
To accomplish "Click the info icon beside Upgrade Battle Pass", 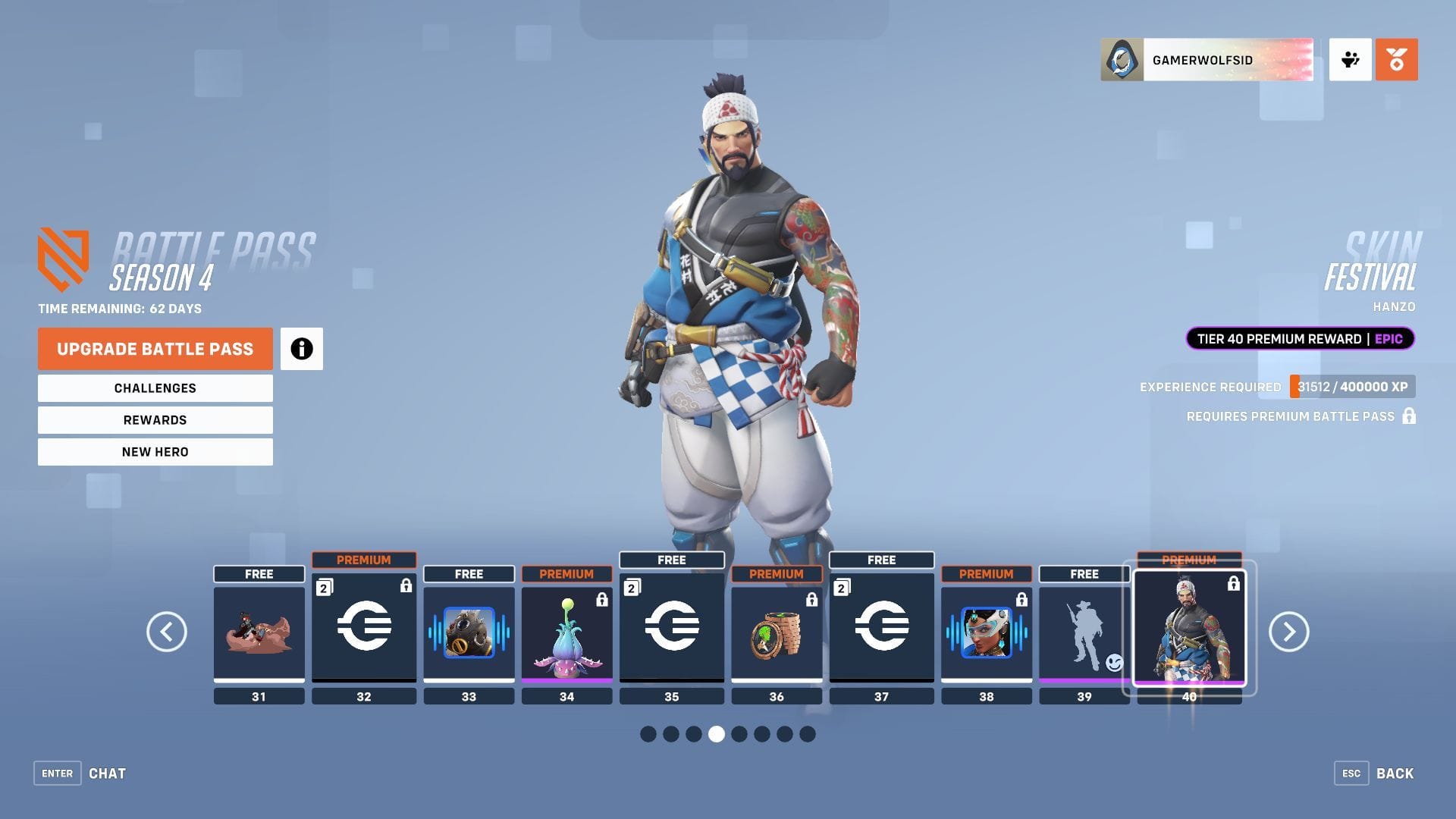I will pos(302,349).
